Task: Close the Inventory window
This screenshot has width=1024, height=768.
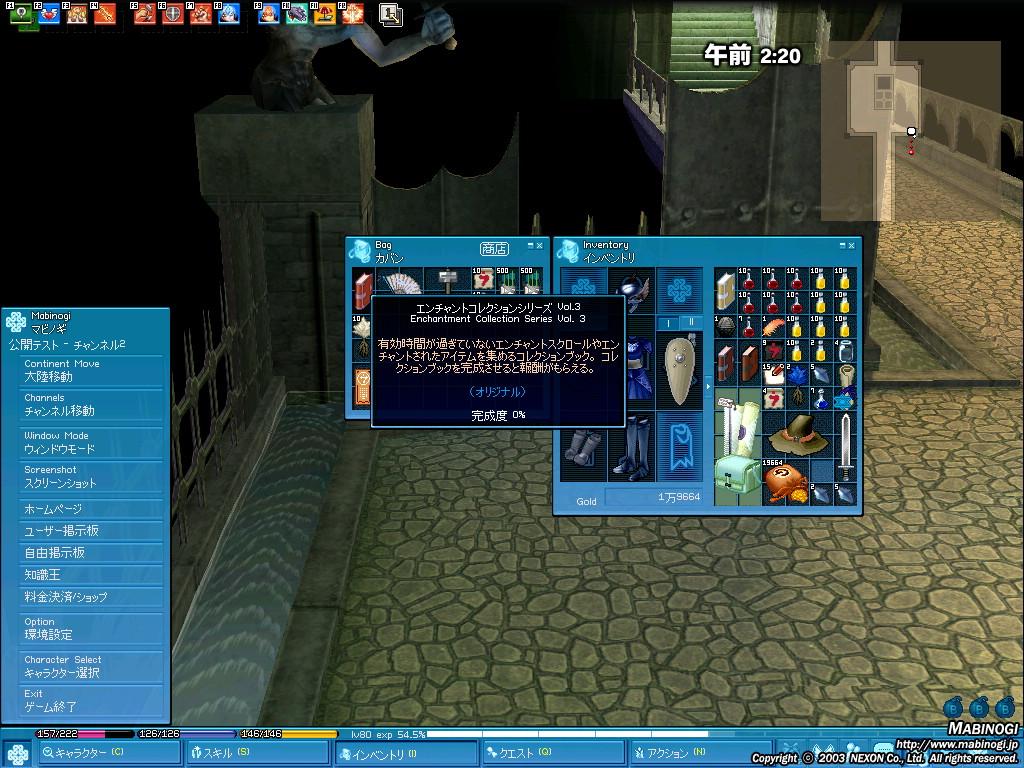Action: coord(852,245)
